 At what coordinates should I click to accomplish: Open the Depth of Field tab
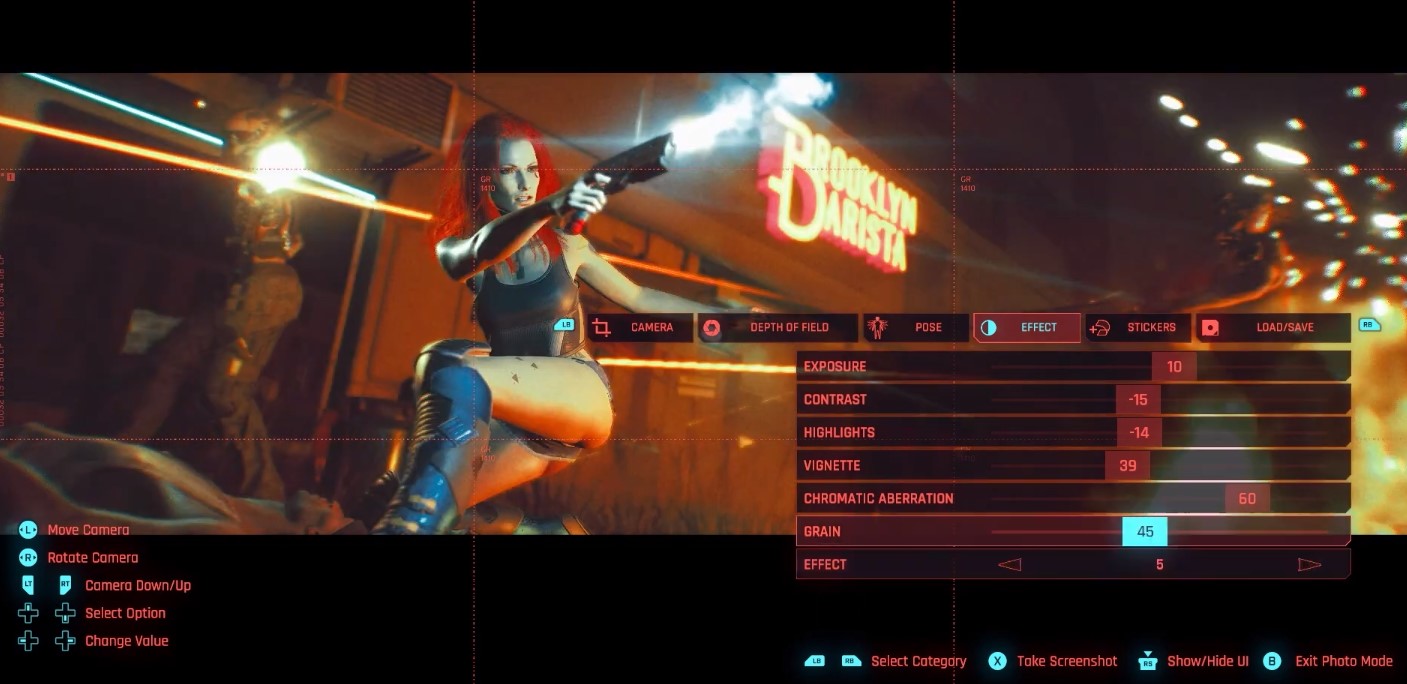click(778, 327)
